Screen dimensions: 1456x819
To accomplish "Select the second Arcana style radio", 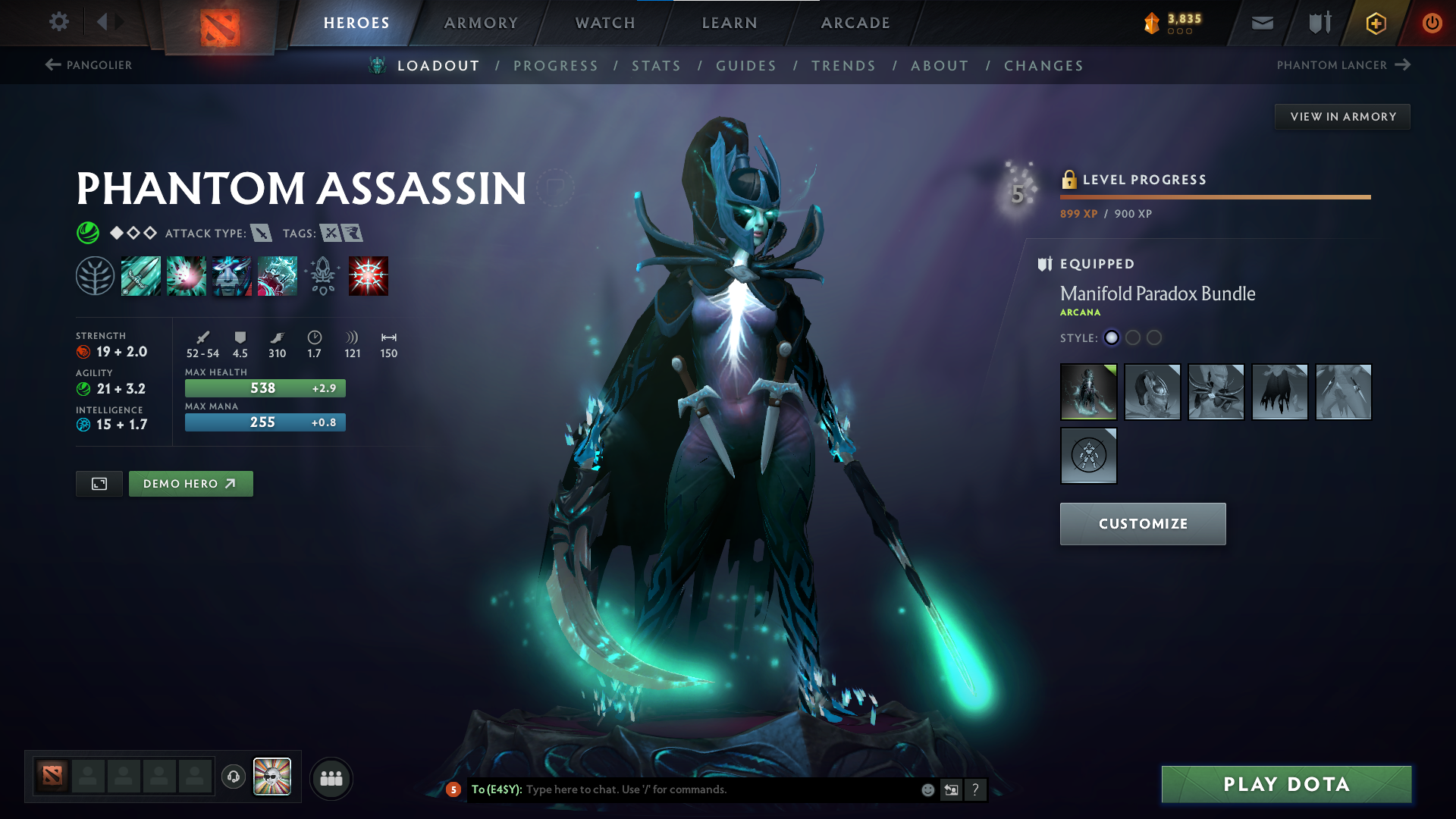I will [1133, 338].
